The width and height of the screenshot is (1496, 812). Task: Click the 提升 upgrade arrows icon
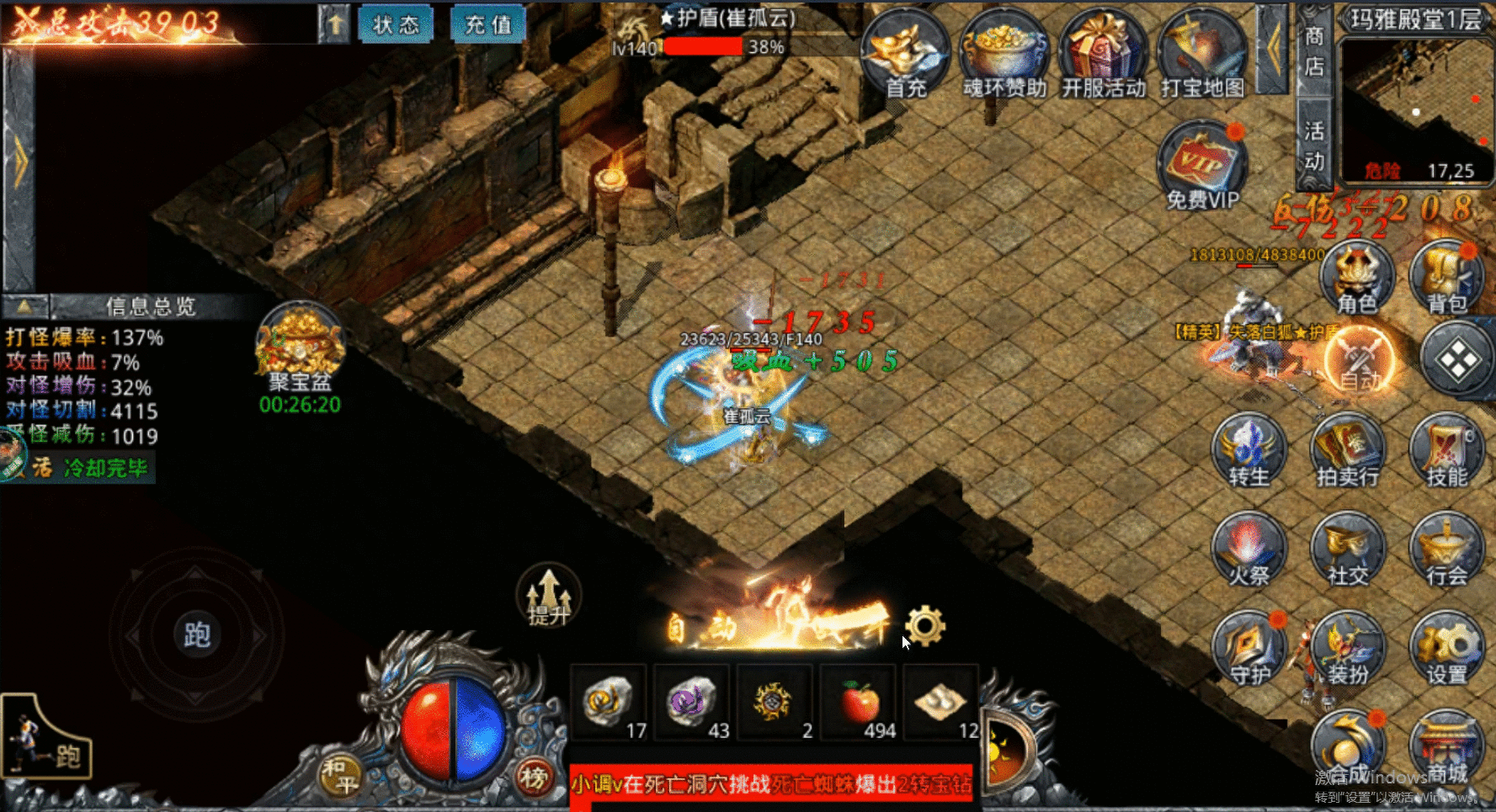click(x=548, y=595)
